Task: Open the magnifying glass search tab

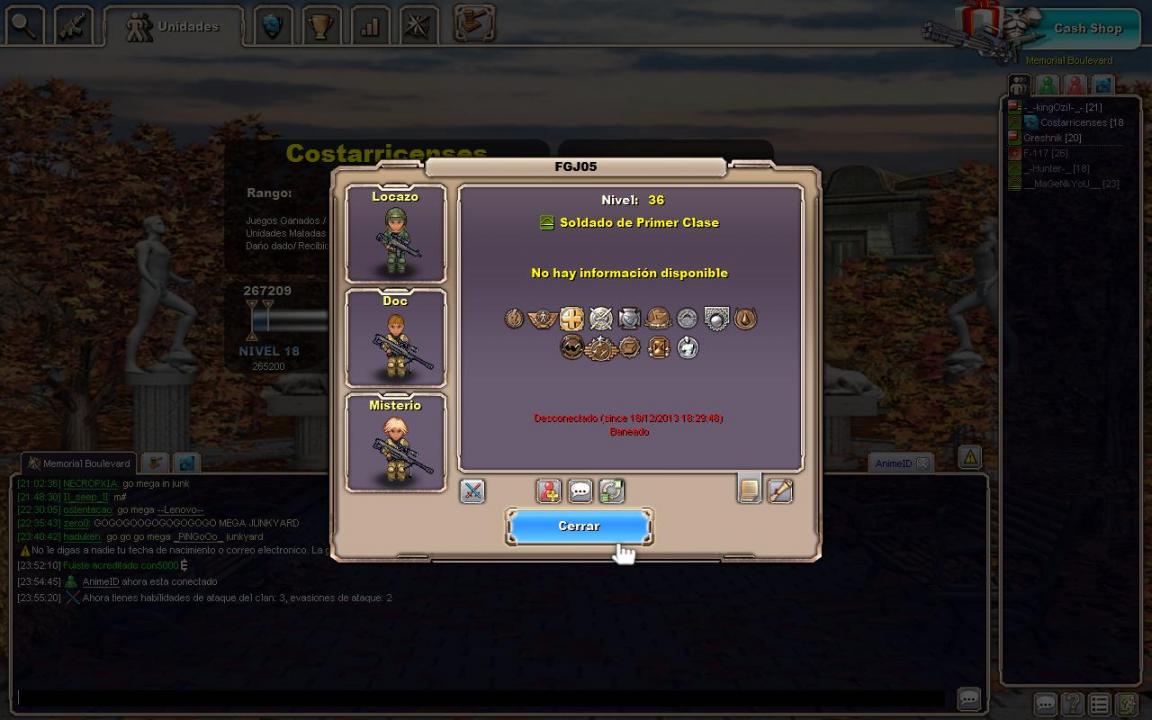Action: click(x=23, y=26)
